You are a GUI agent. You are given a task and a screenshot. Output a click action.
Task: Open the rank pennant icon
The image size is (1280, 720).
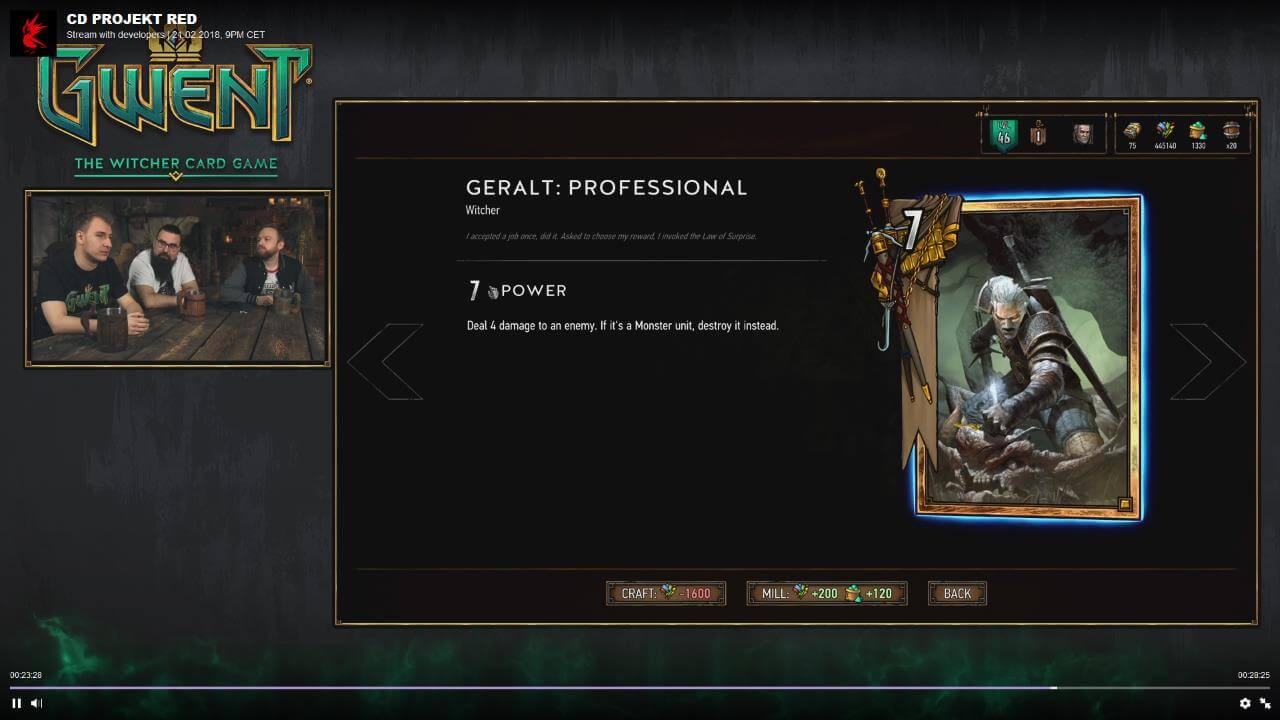(x=1037, y=131)
